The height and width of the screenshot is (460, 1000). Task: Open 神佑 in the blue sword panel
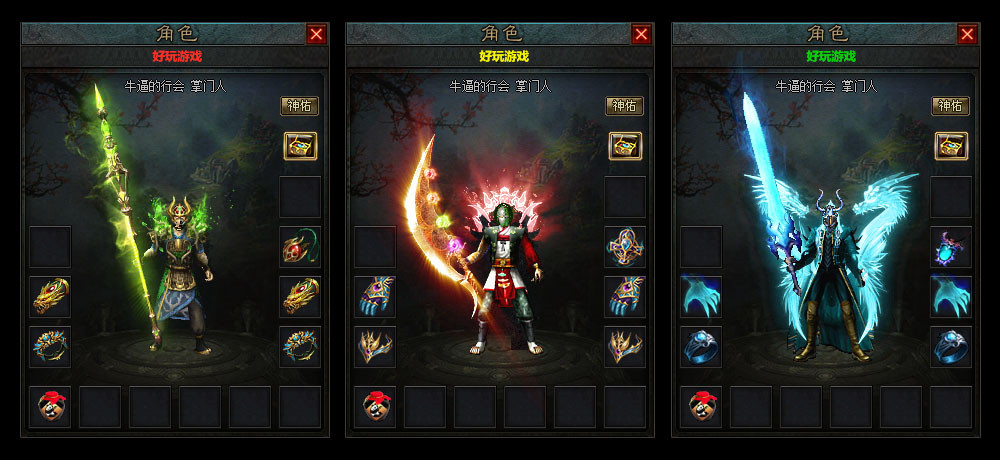[x=950, y=106]
